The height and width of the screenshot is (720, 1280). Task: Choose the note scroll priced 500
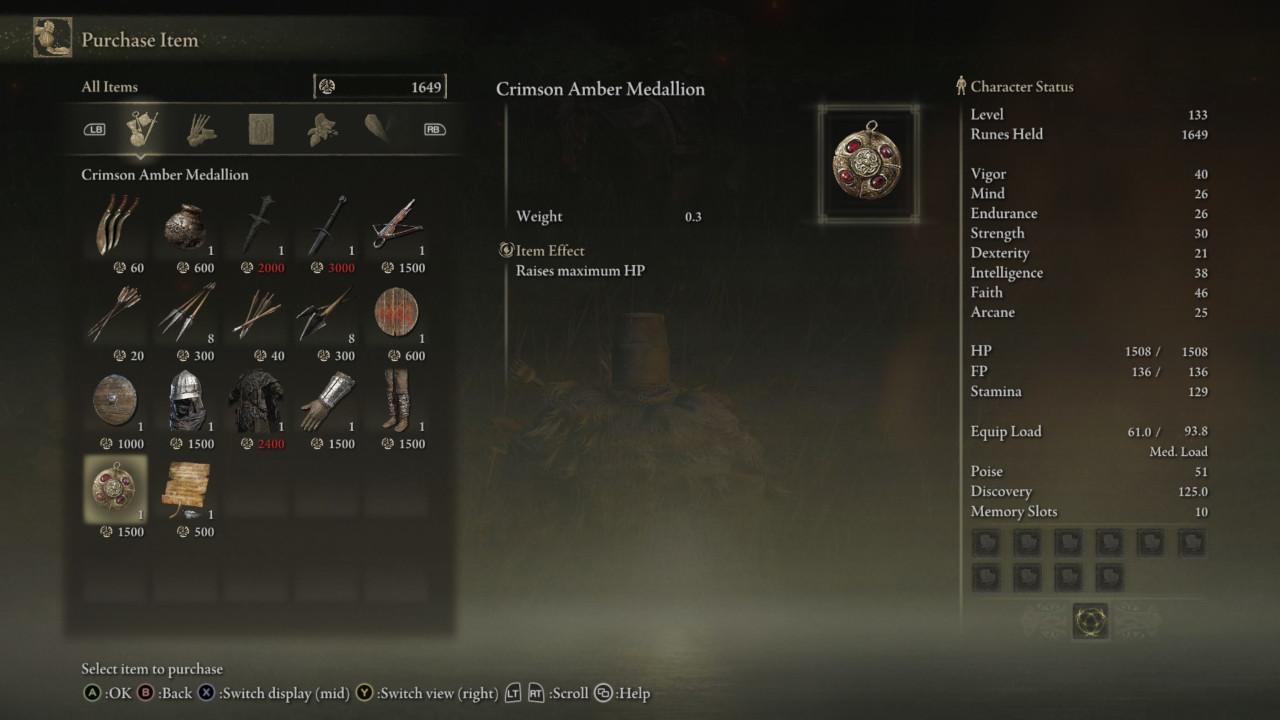186,489
